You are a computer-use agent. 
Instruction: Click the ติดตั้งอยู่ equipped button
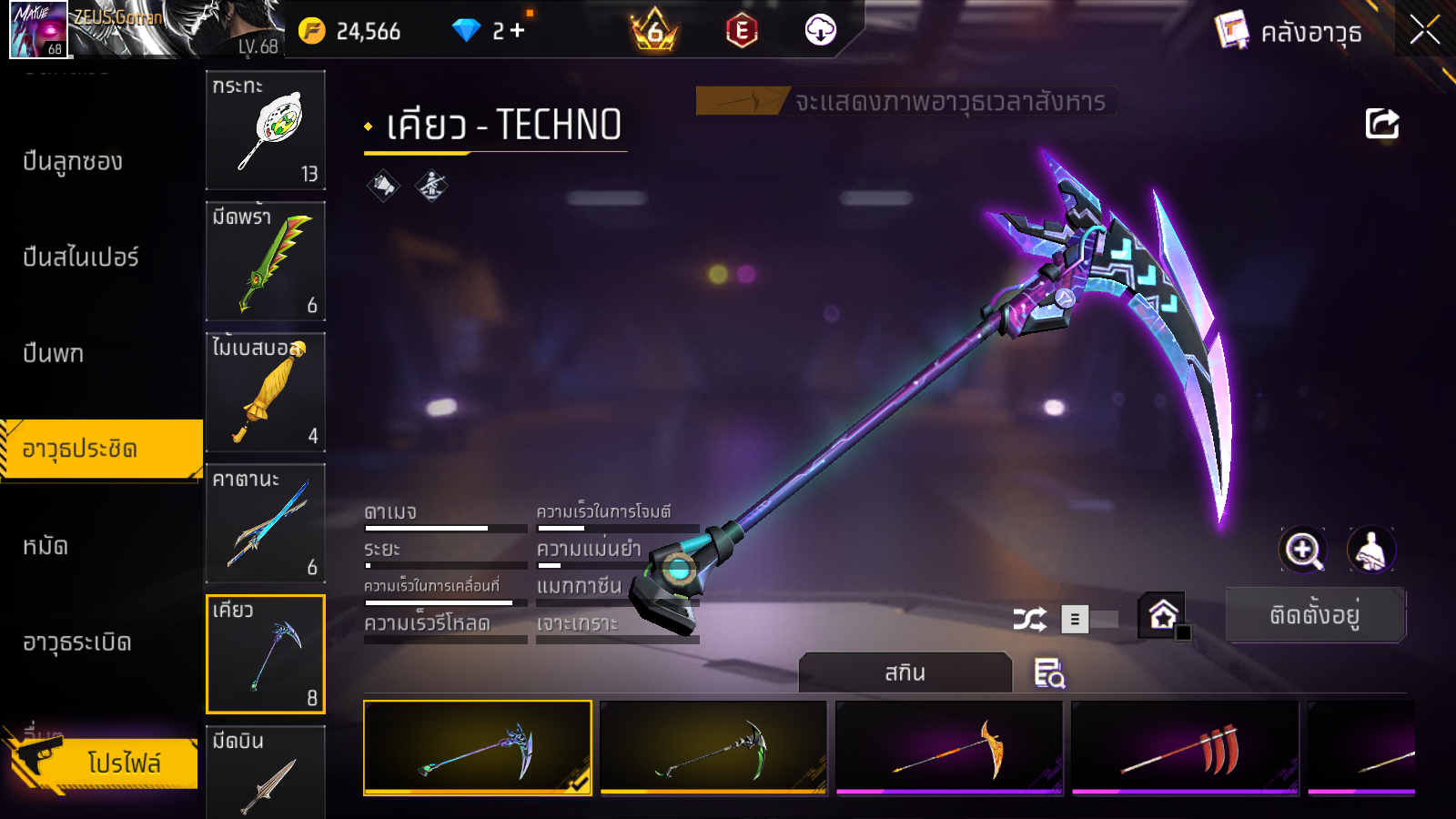[x=1315, y=615]
